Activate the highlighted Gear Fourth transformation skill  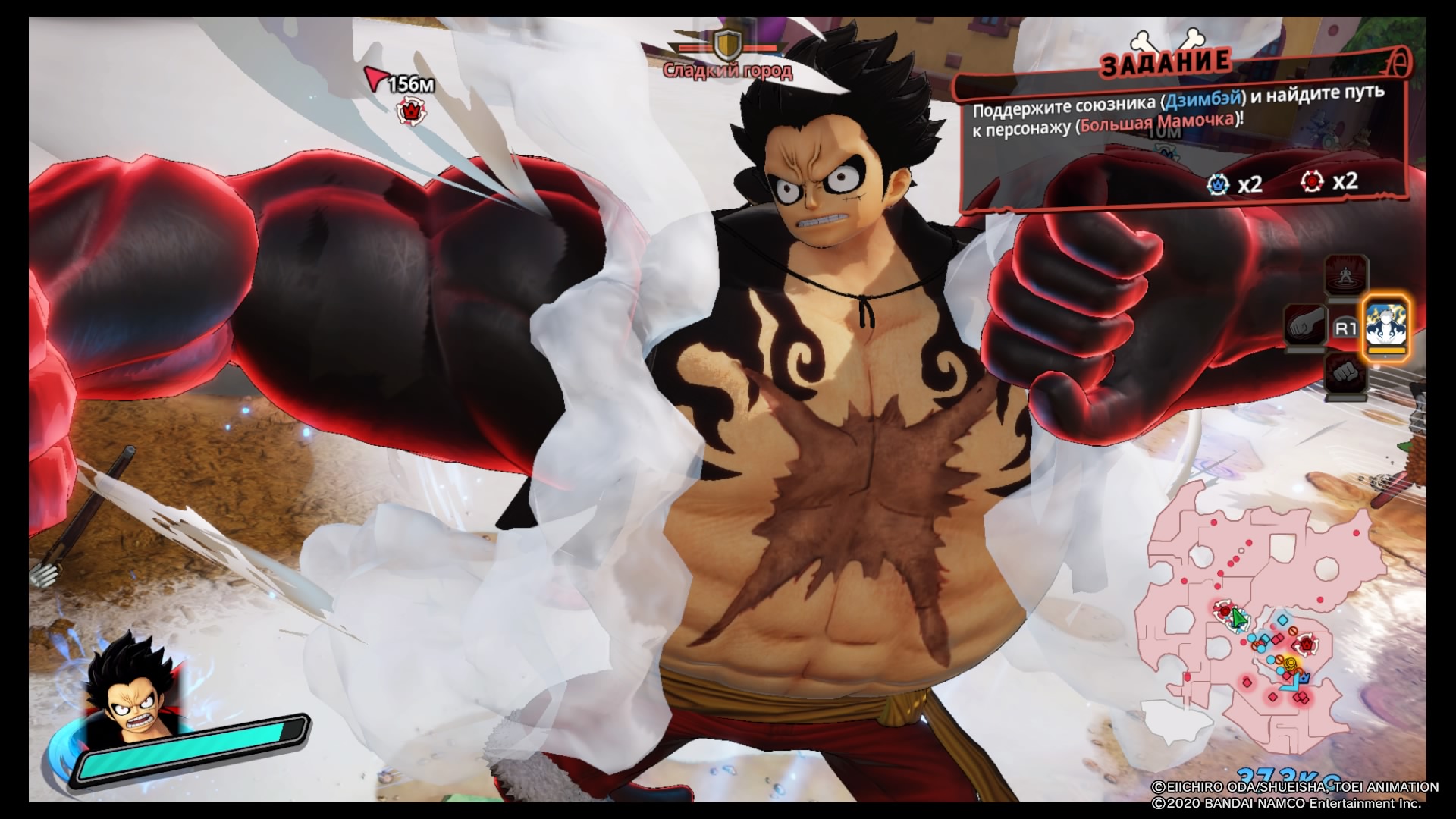(x=1386, y=329)
